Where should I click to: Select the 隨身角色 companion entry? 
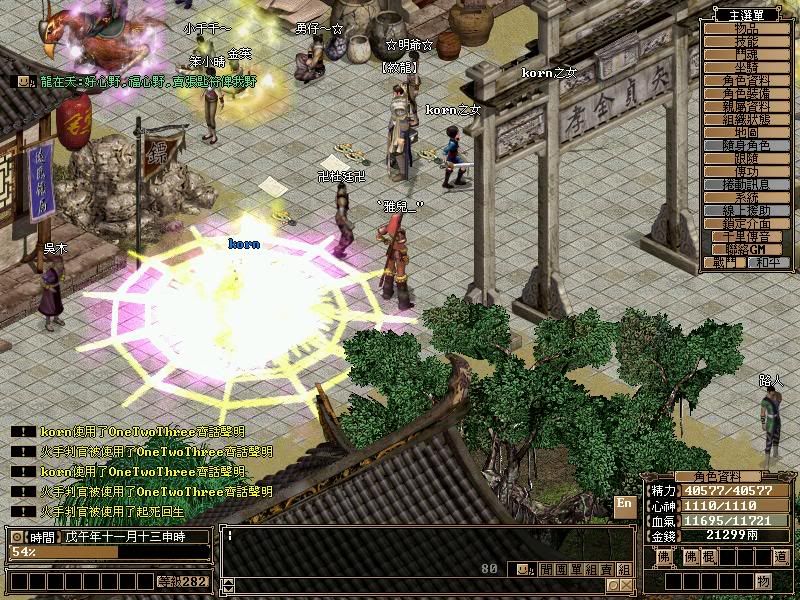pyautogui.click(x=746, y=146)
